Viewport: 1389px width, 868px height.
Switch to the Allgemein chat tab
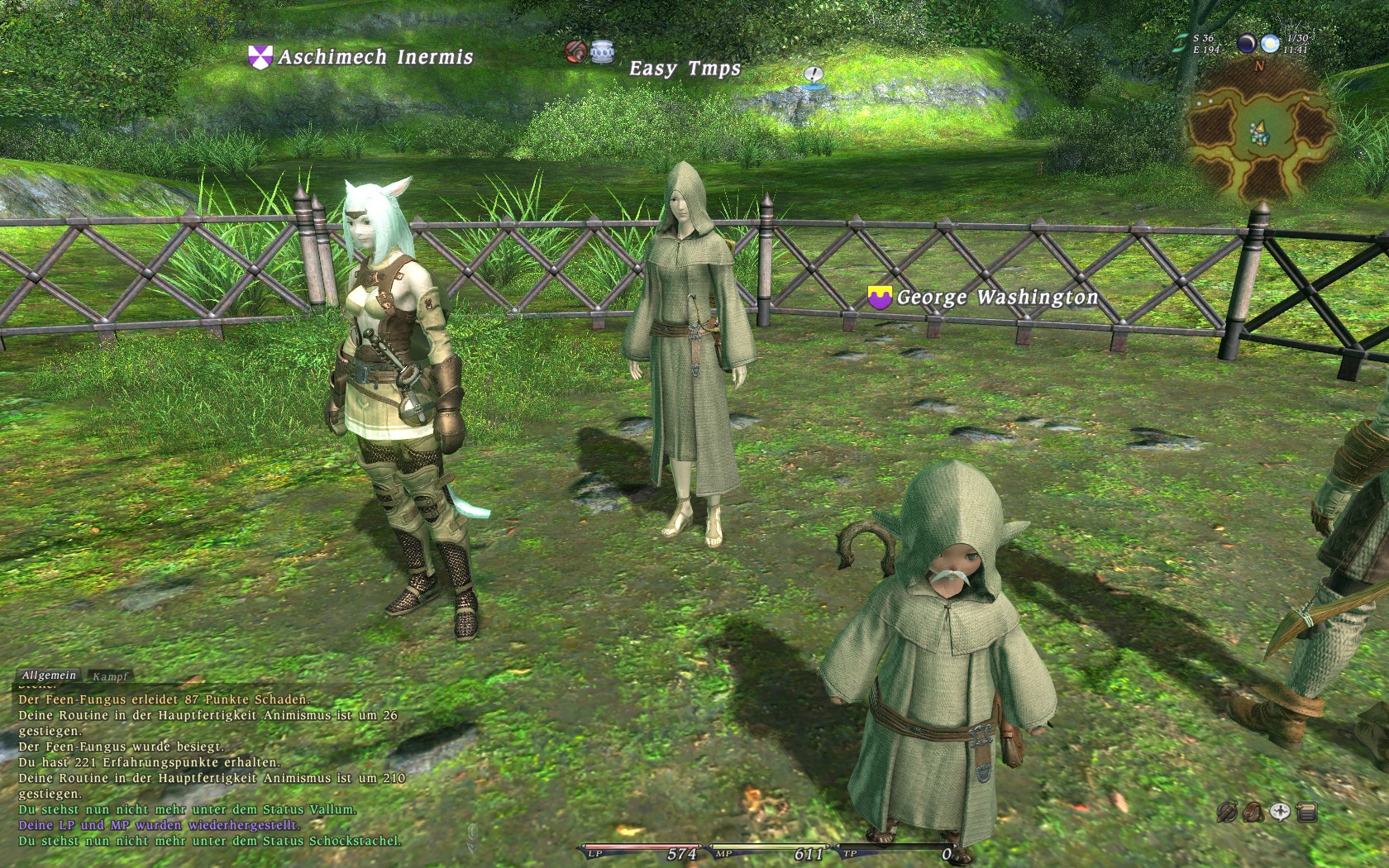coord(49,675)
